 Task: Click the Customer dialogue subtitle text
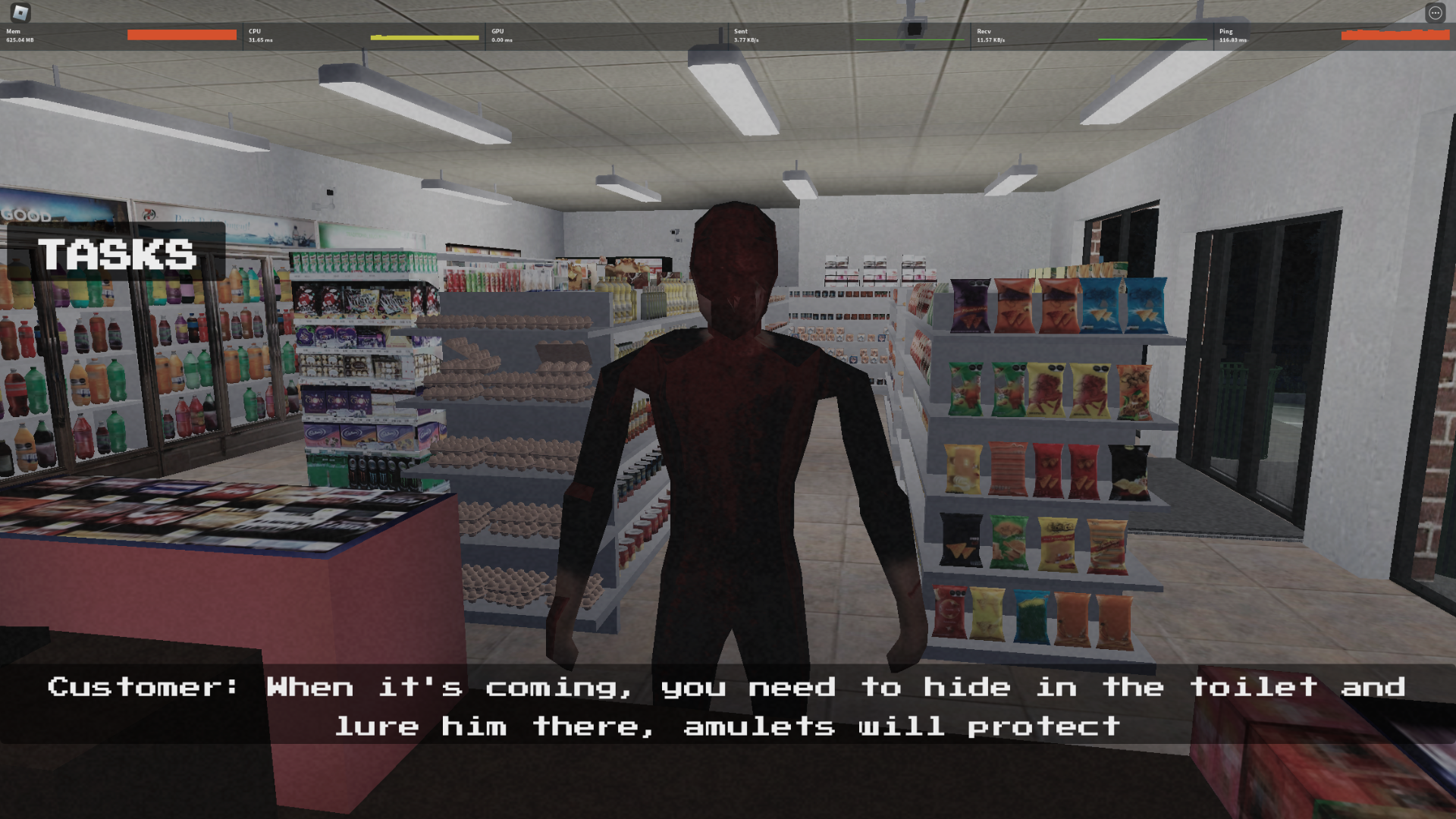[x=726, y=705]
